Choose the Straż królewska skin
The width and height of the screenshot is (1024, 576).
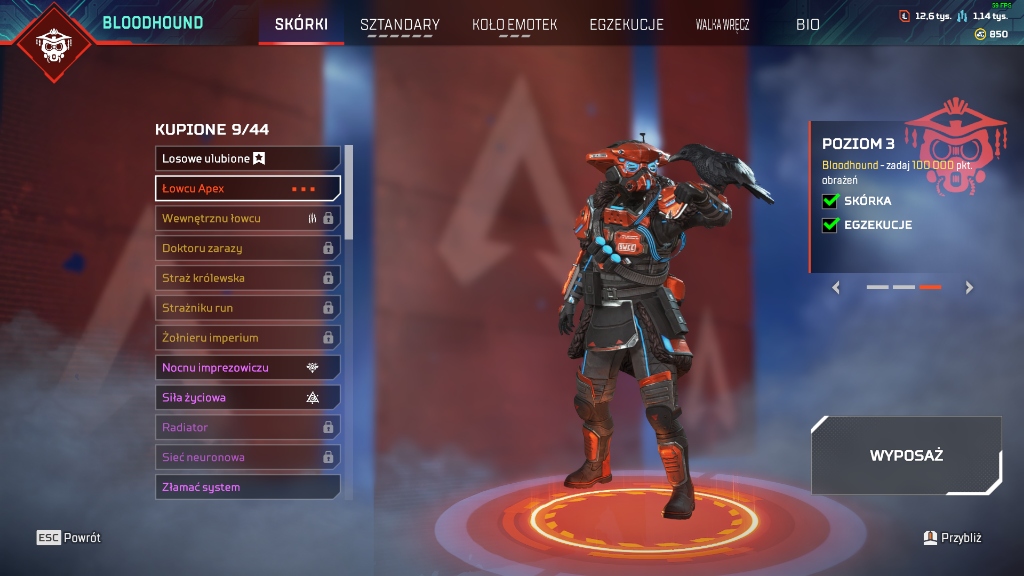(248, 278)
